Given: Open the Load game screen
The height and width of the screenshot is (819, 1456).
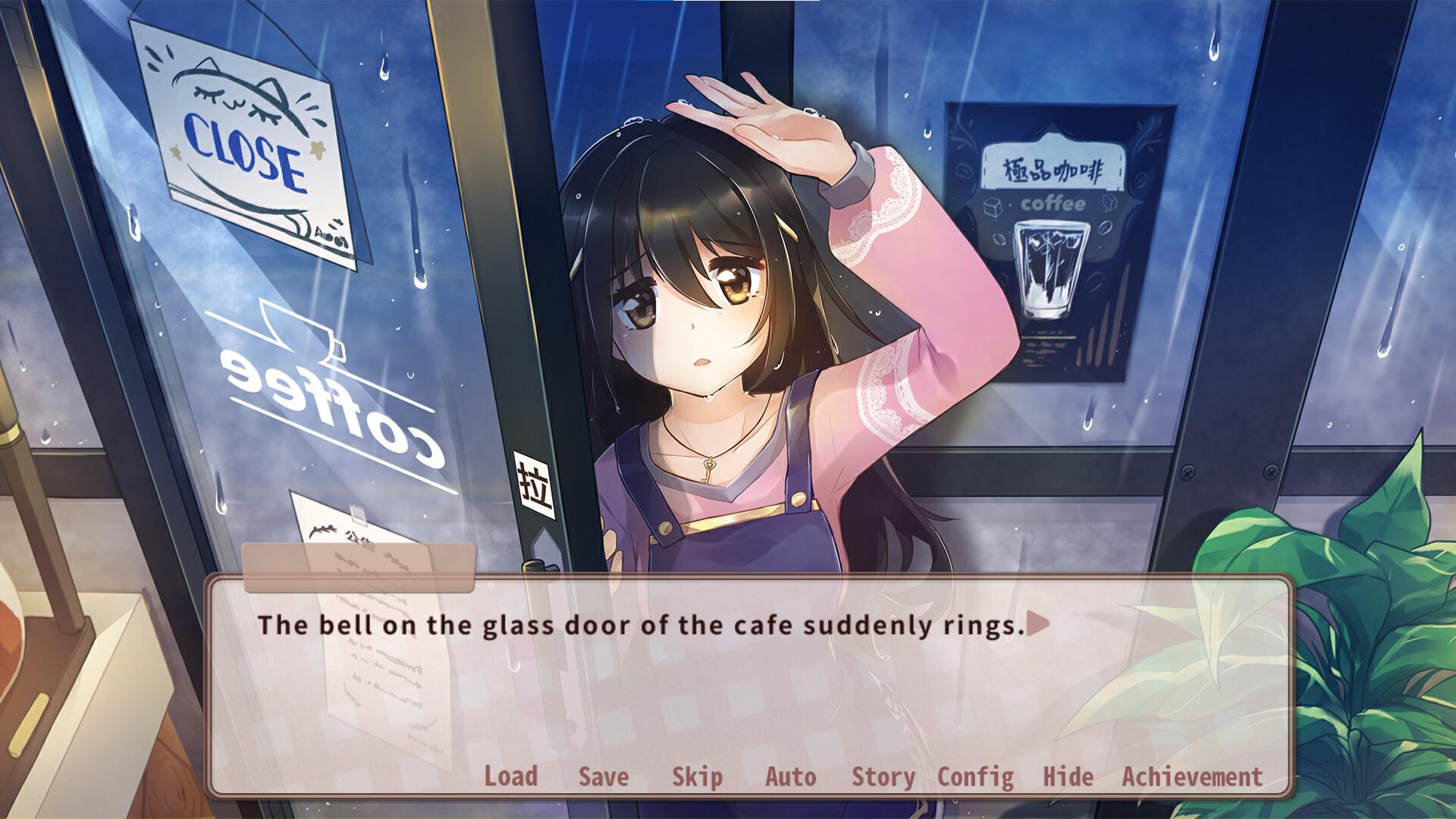Looking at the screenshot, I should click(512, 777).
